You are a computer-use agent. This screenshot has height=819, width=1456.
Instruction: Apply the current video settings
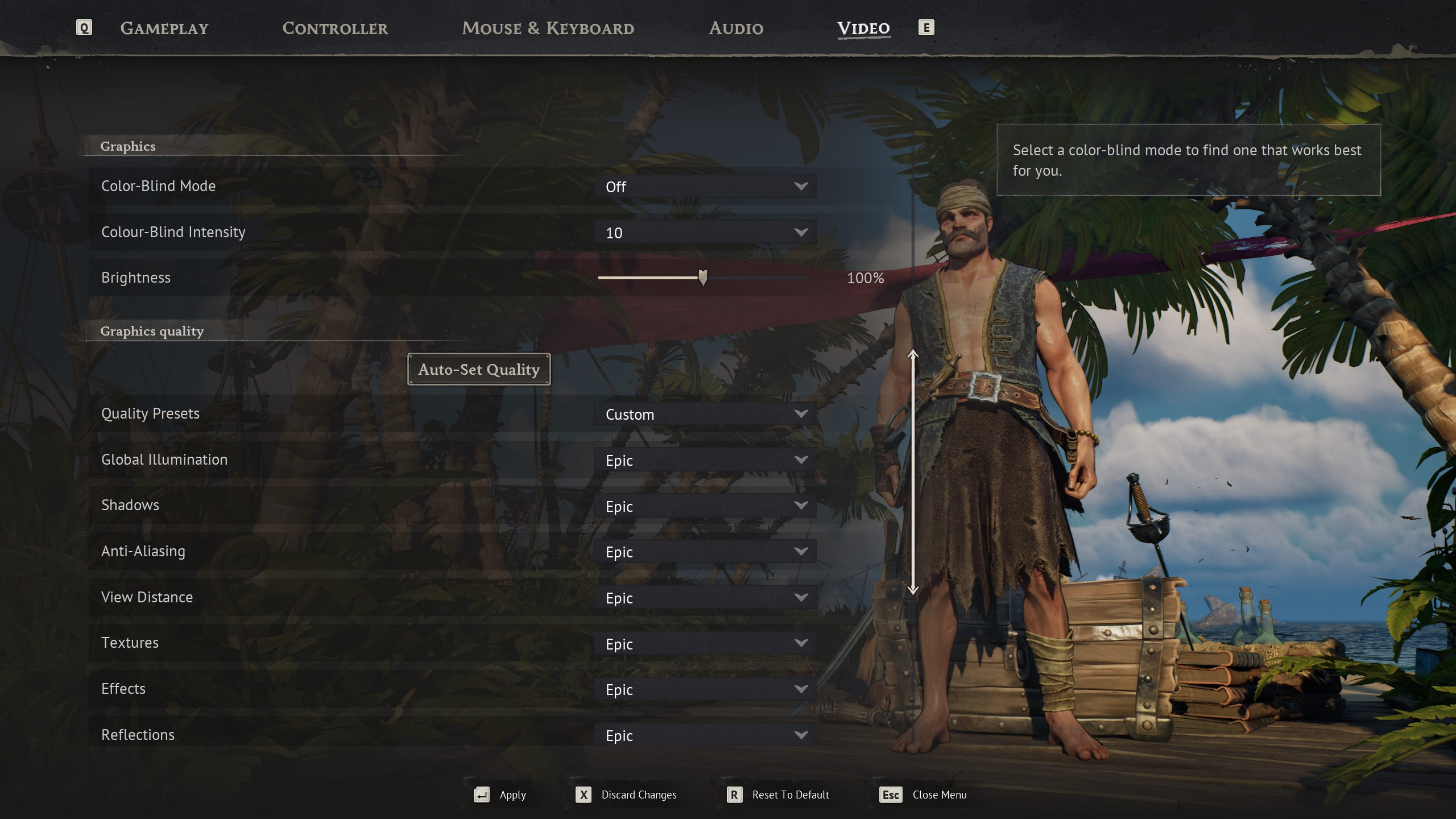pyautogui.click(x=512, y=795)
